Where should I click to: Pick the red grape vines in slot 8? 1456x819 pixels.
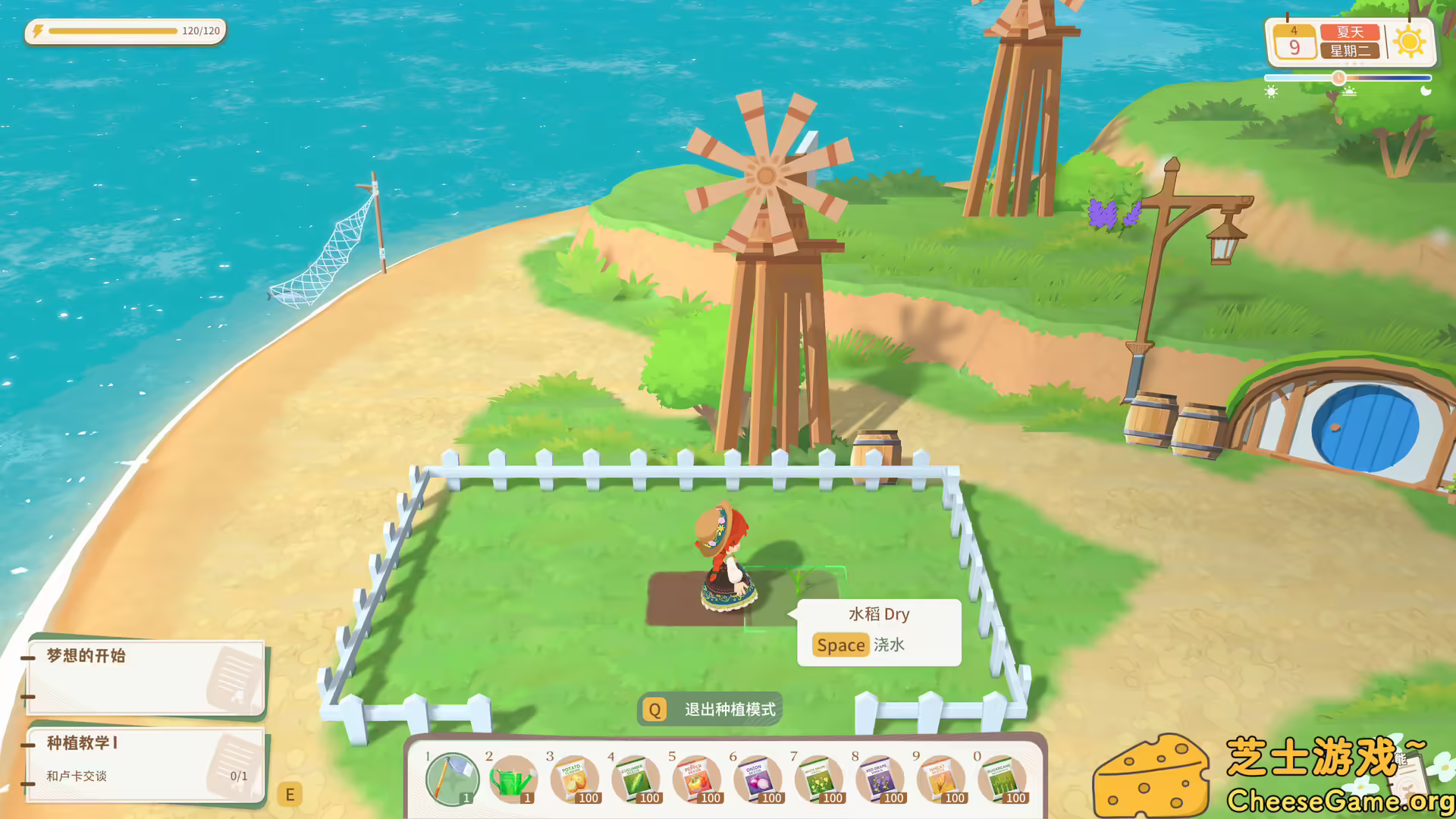click(x=881, y=780)
